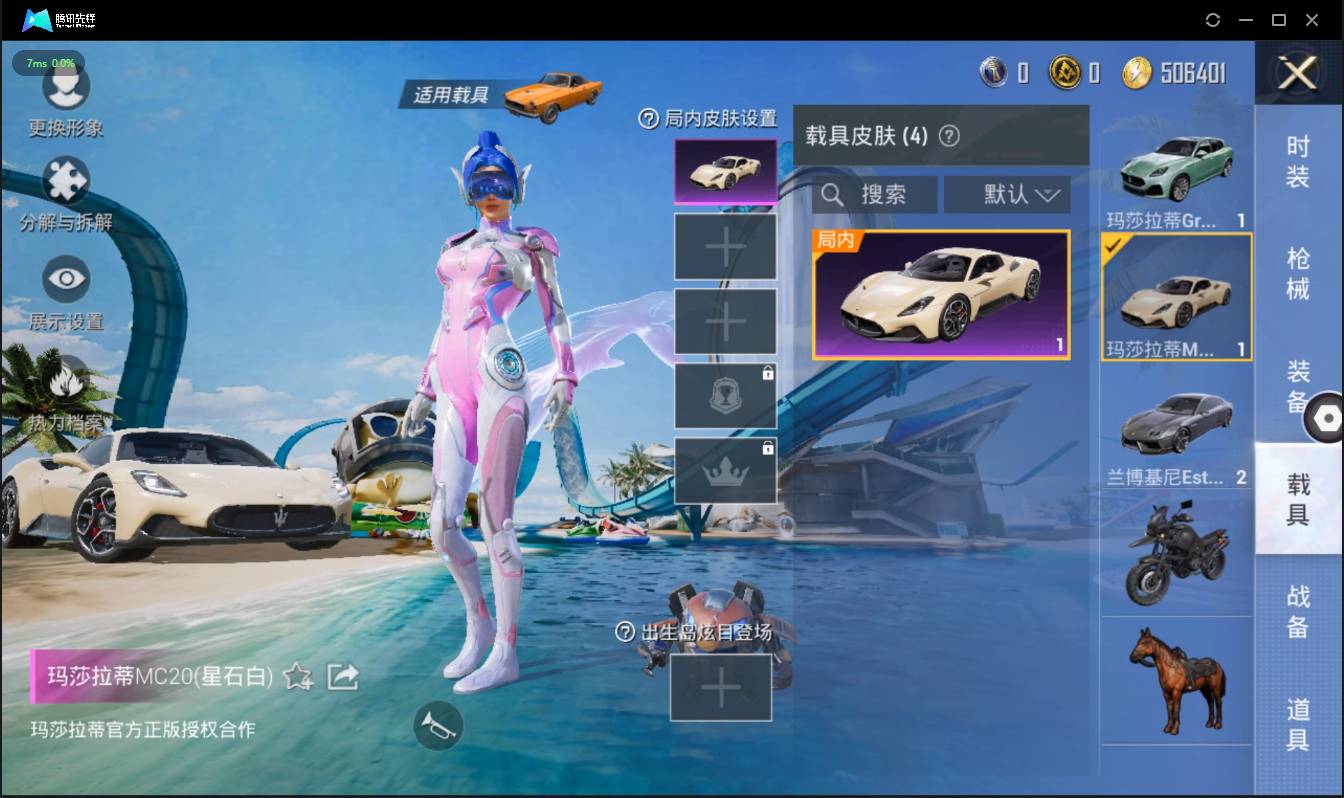
Task: Switch to the 时装 outfit tab
Action: (1298, 161)
